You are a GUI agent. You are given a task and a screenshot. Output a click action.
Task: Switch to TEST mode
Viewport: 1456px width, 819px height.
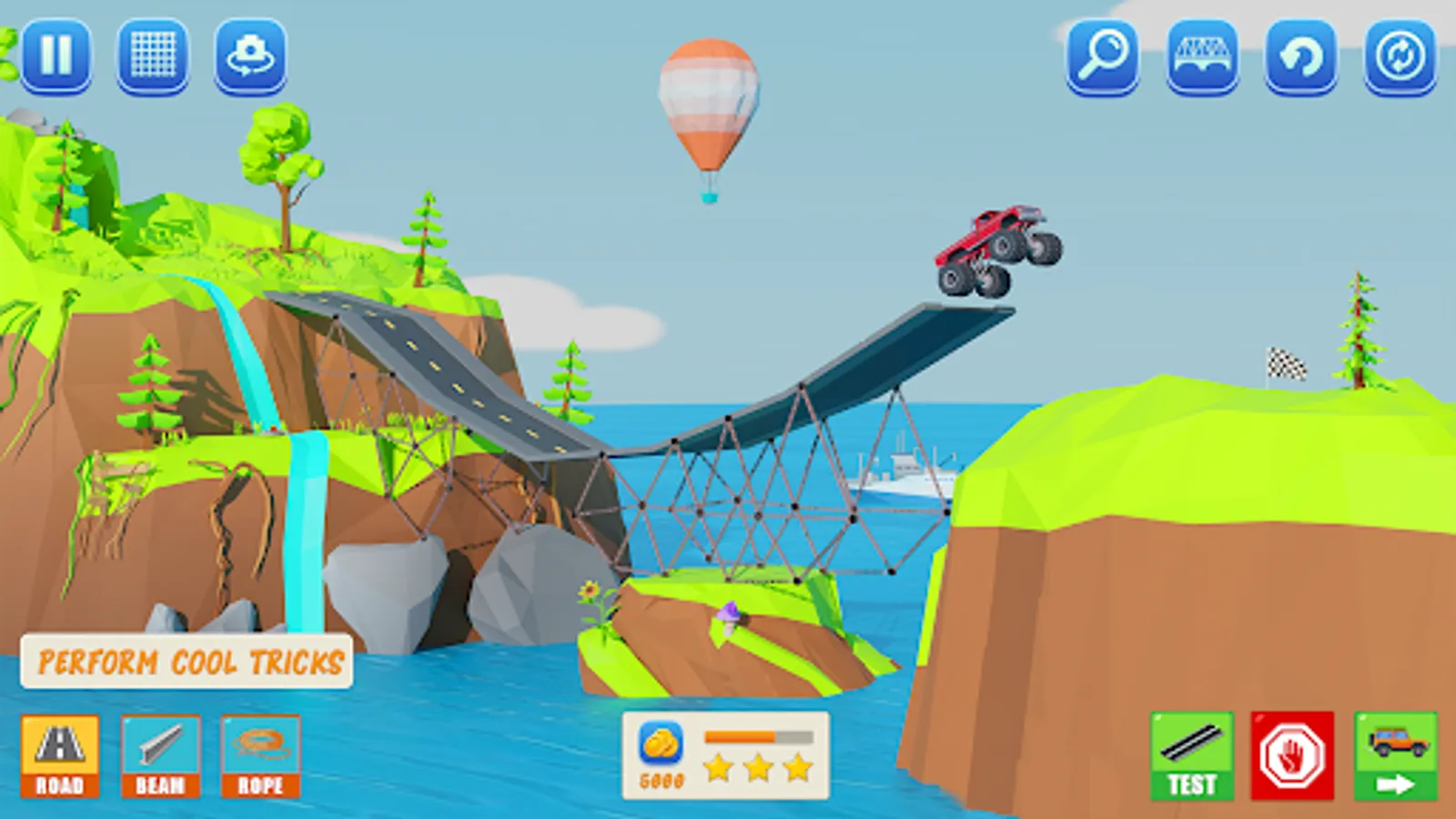coord(1190,753)
